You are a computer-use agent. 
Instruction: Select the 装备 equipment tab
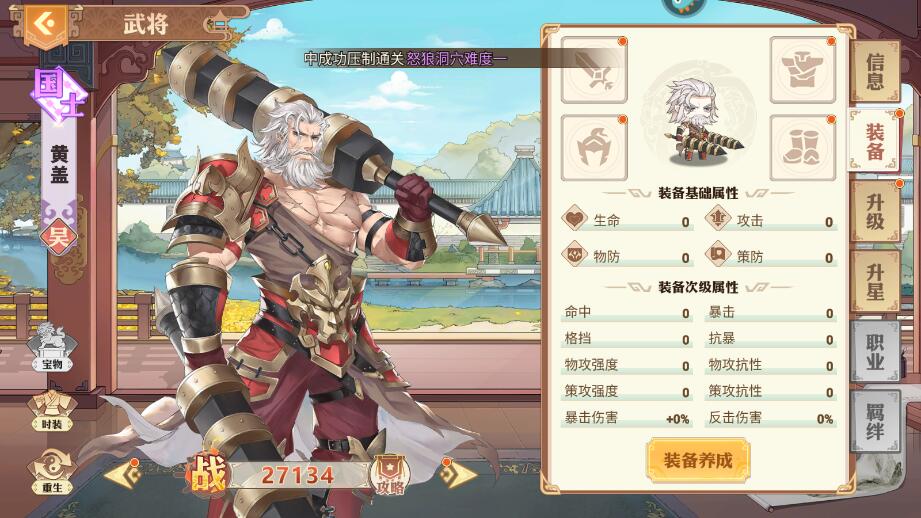(875, 142)
